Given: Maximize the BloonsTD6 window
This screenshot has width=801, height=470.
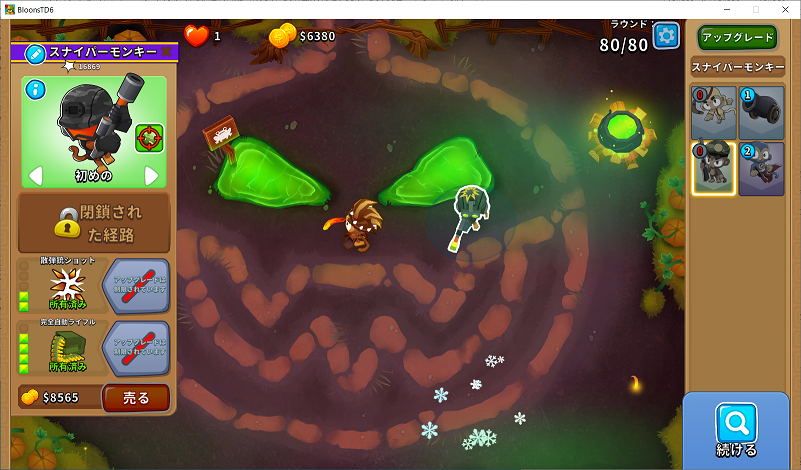Looking at the screenshot, I should coord(755,8).
